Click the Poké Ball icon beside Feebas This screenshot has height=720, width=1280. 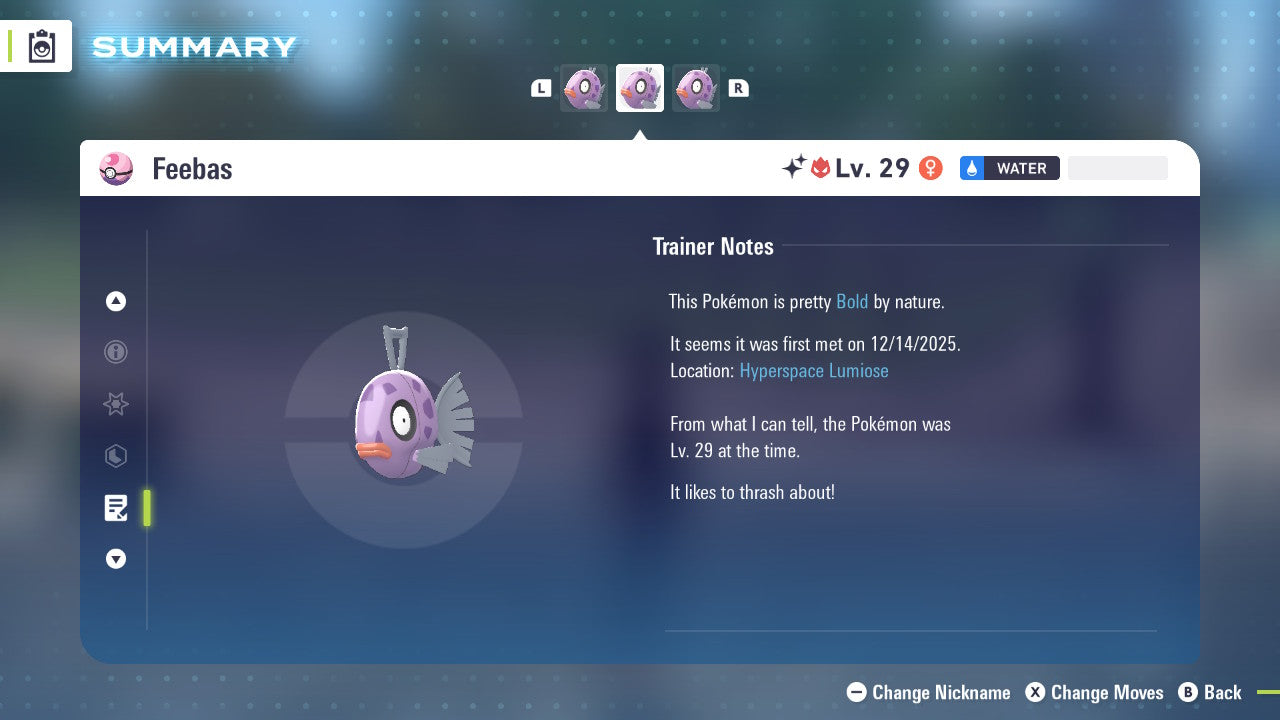[116, 169]
